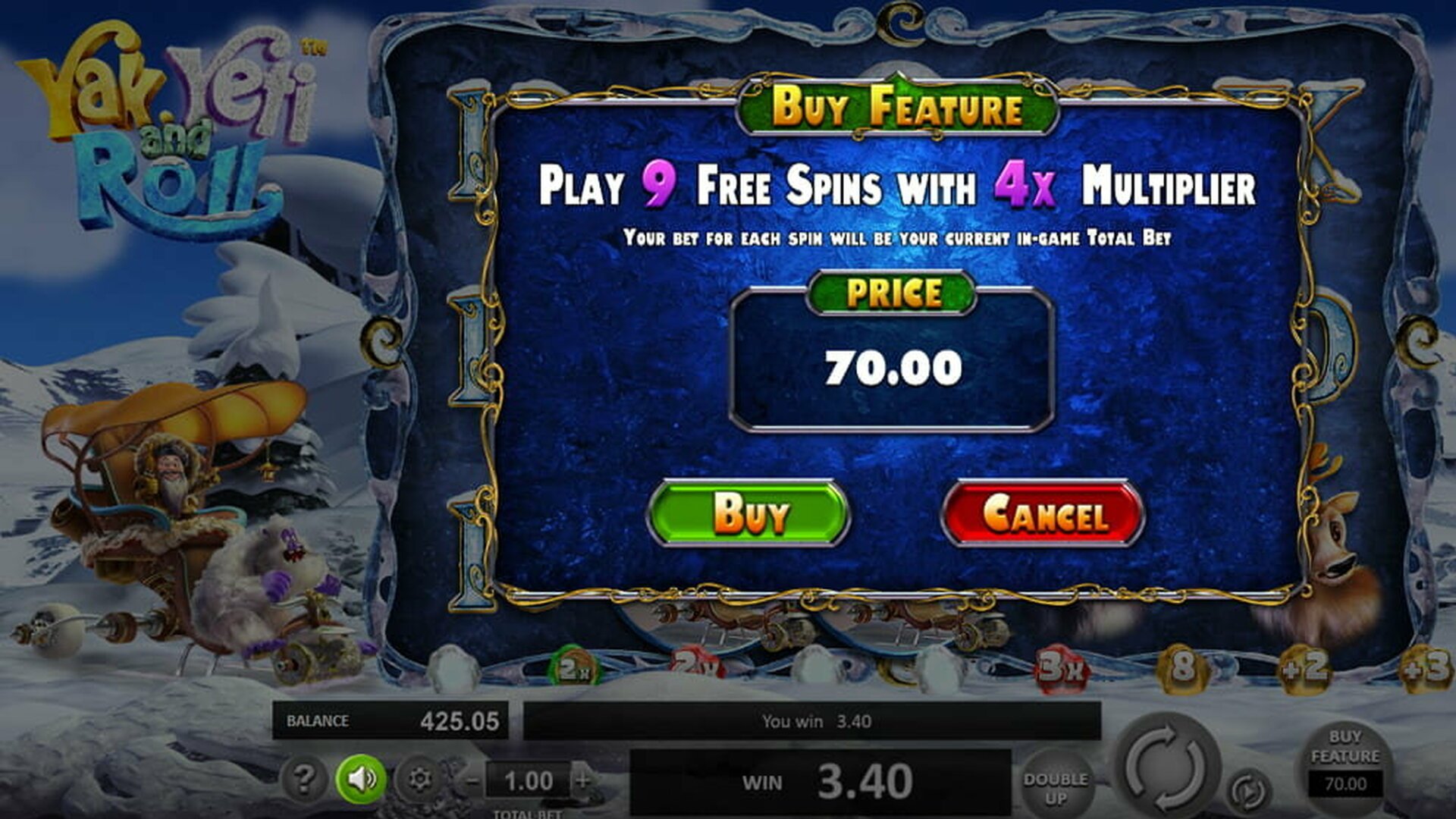
Task: Spin the reels with the large arrows button
Action: click(1166, 767)
